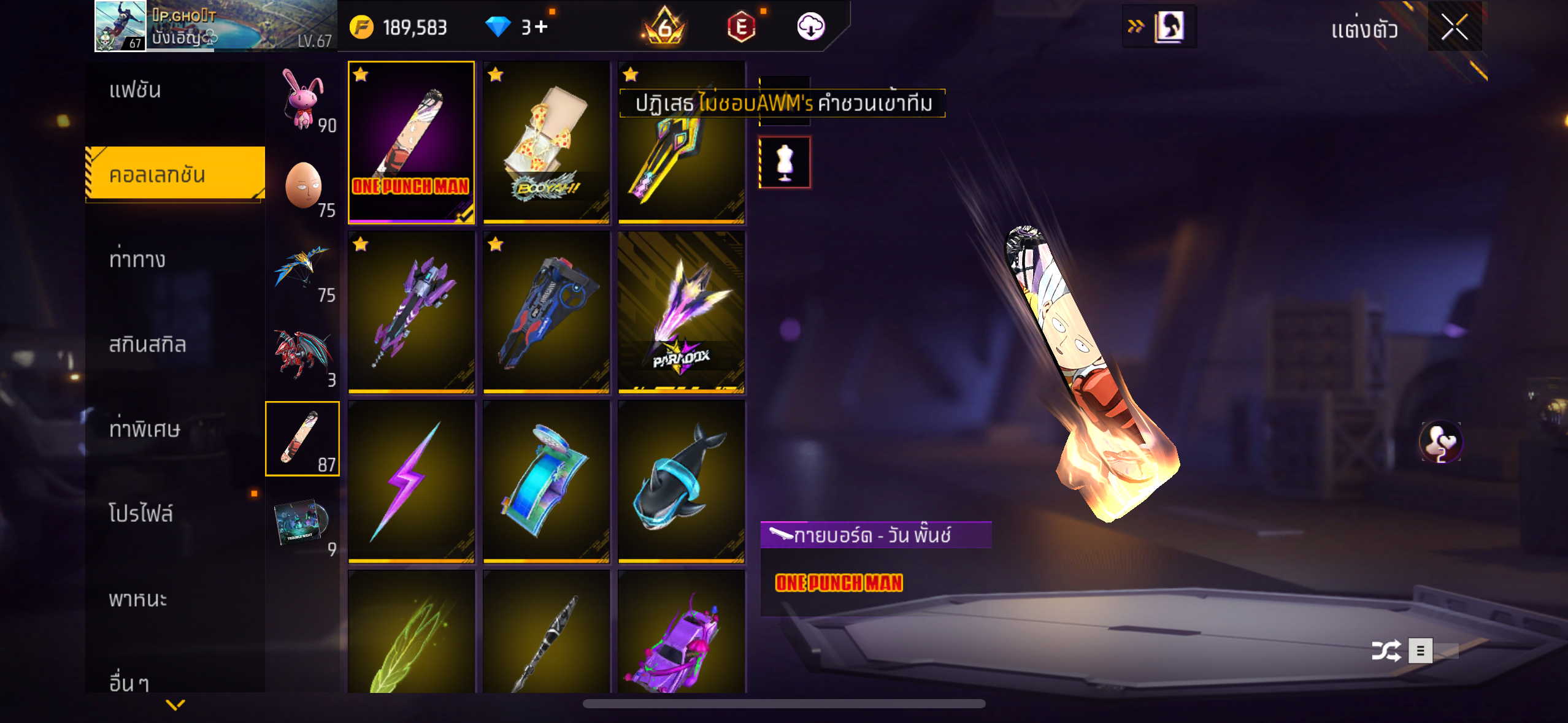Select the คอลเลกชัน tab
Viewport: 1568px width, 723px height.
coord(174,175)
